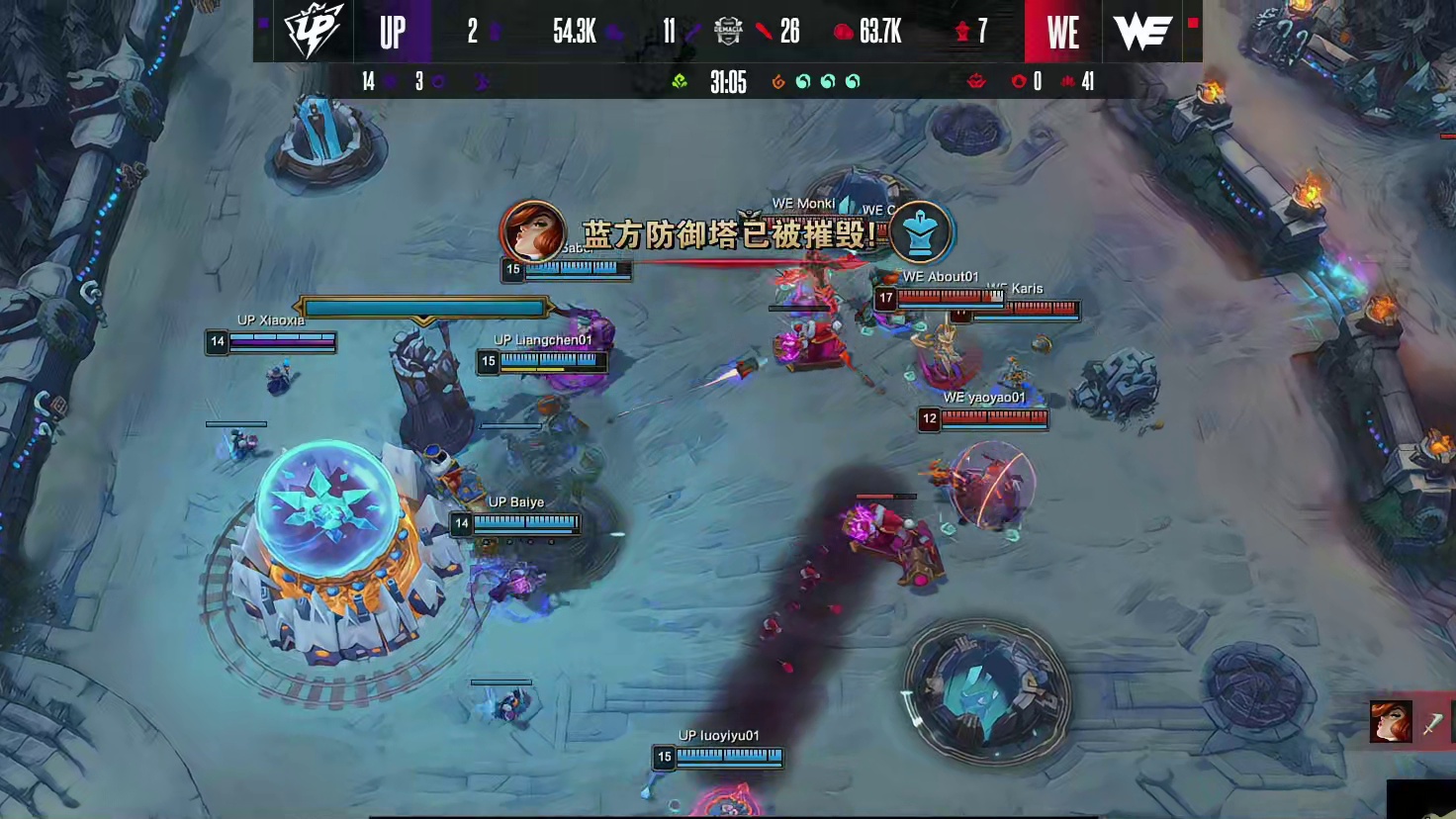Open the kill feed champion portrait
Viewport: 1456px width, 819px height.
(x=1390, y=722)
